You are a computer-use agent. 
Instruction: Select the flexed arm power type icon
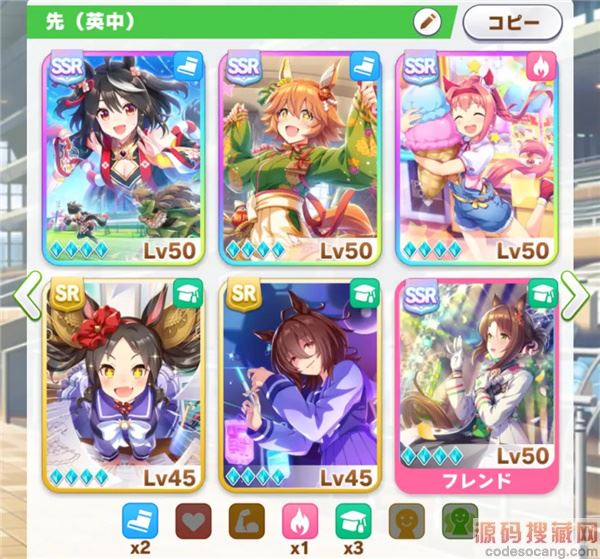(x=247, y=519)
